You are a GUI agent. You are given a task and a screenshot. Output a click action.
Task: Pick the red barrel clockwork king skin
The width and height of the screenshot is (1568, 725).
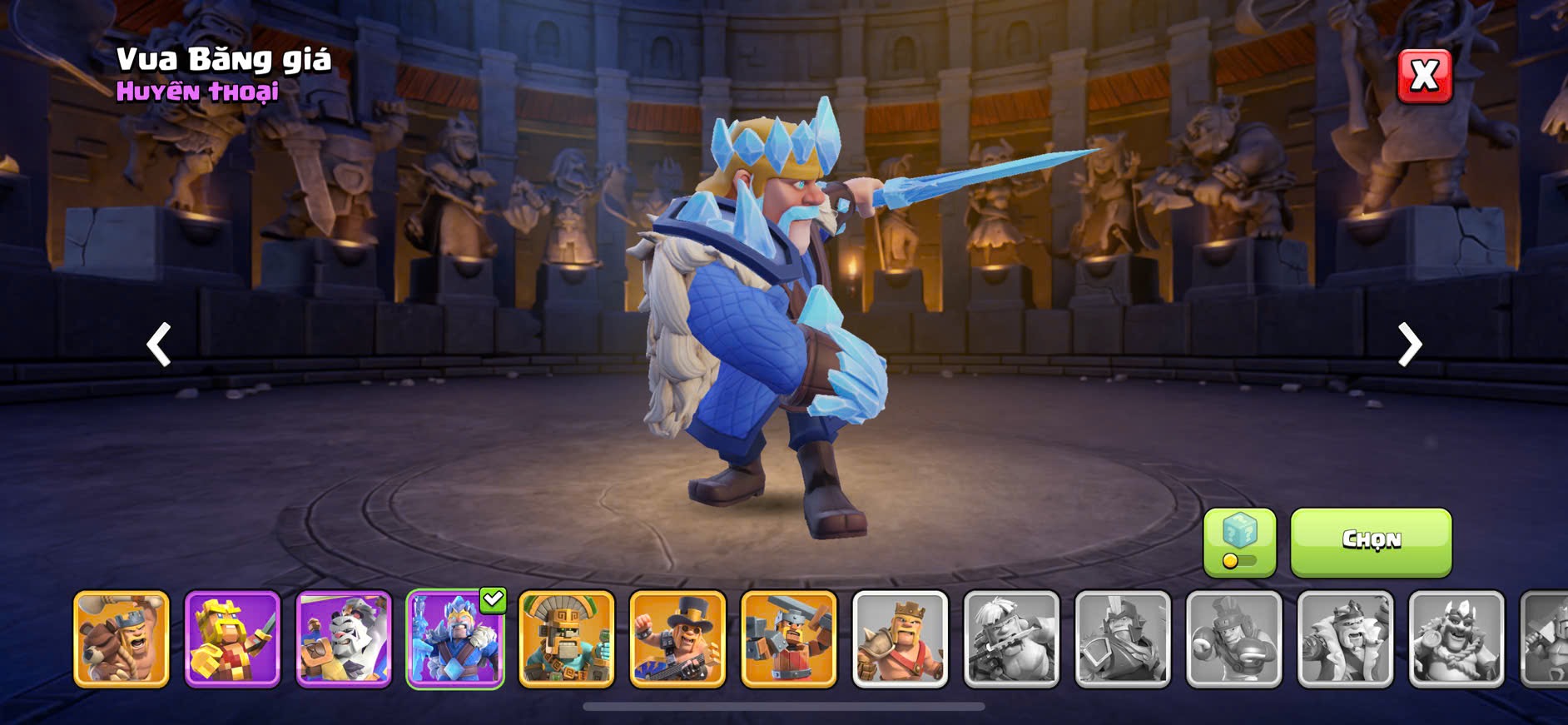tap(789, 639)
